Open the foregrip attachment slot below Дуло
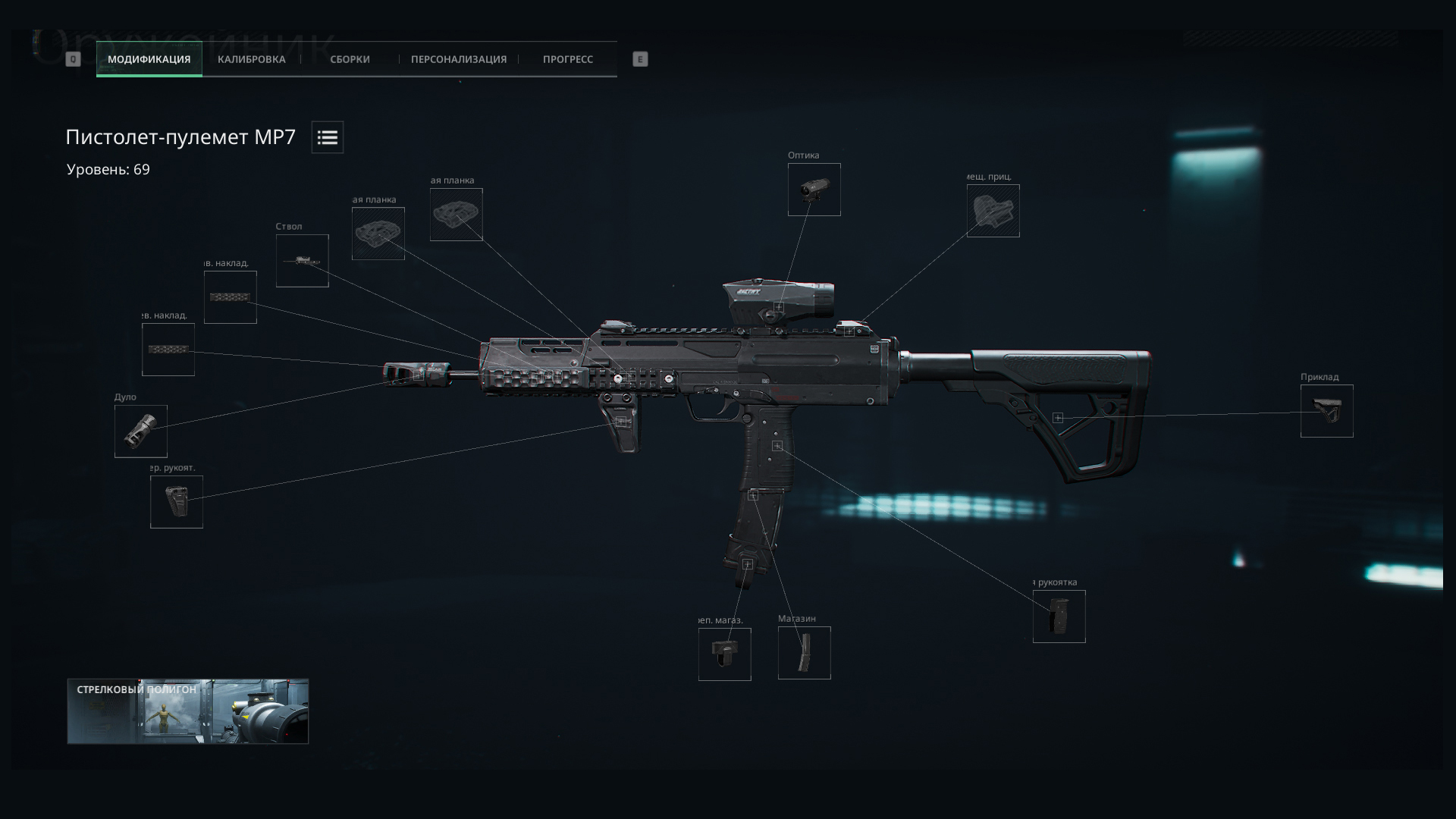The width and height of the screenshot is (1456, 819). point(176,501)
